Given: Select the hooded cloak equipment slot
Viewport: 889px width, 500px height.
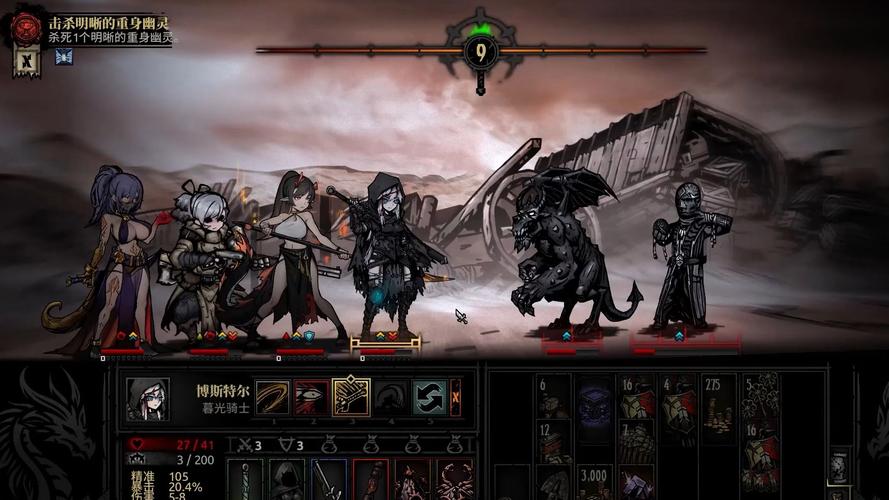Looking at the screenshot, I should point(286,480).
